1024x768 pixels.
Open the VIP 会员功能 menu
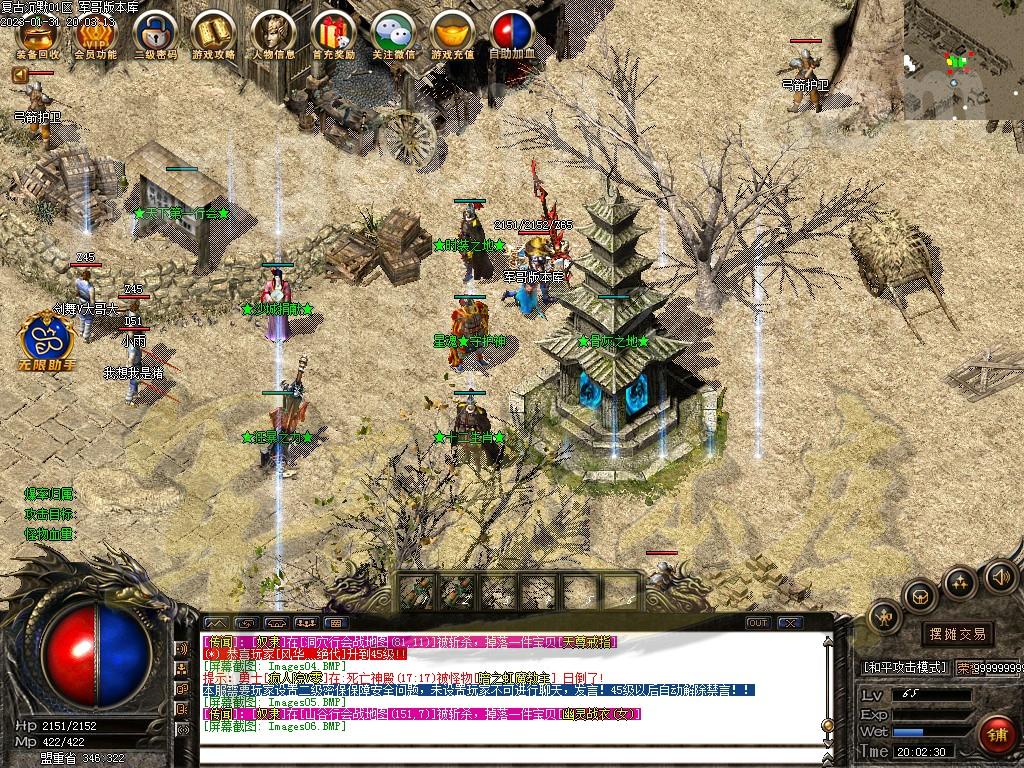[x=96, y=33]
